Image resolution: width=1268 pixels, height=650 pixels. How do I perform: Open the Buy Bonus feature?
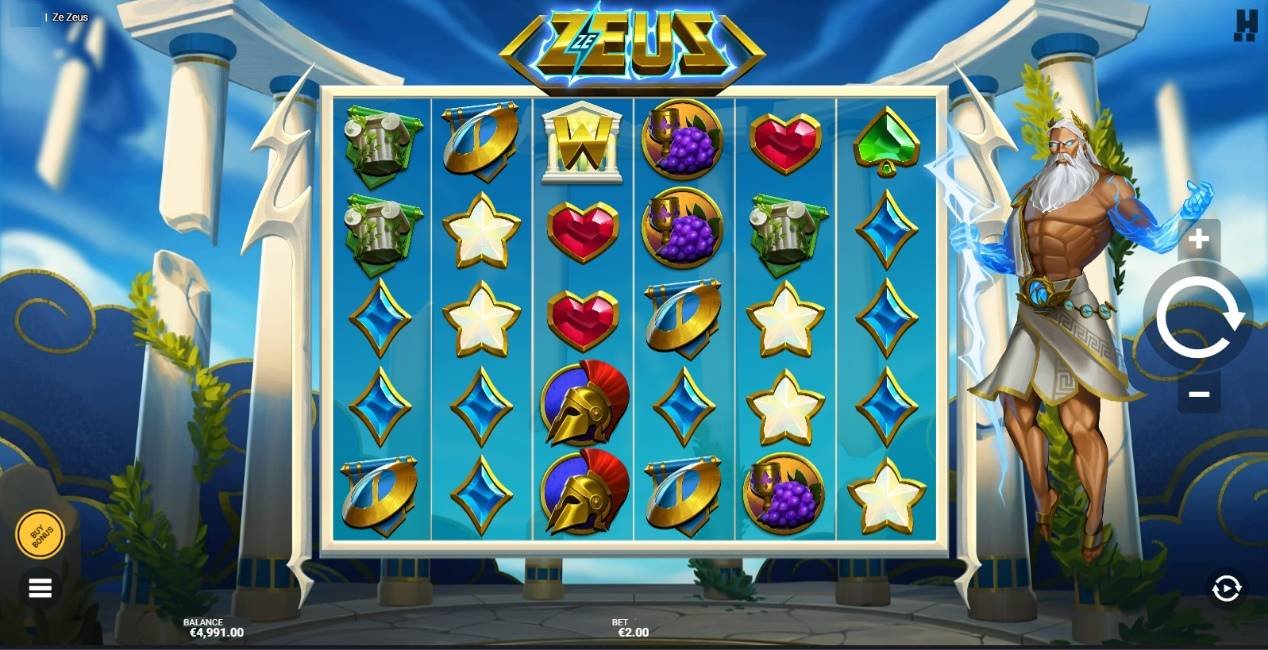point(40,534)
